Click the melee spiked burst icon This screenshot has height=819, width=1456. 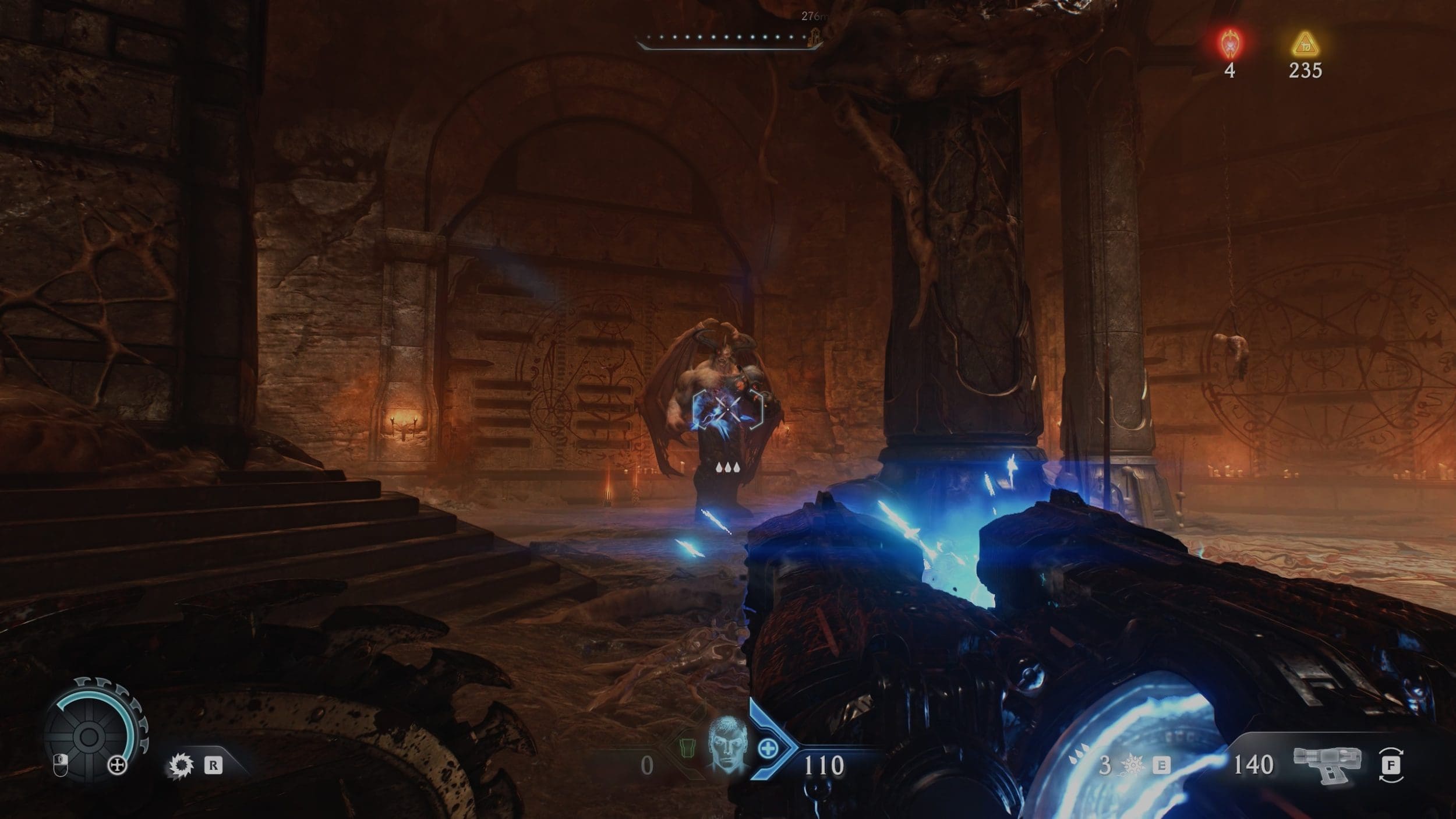point(1131,766)
